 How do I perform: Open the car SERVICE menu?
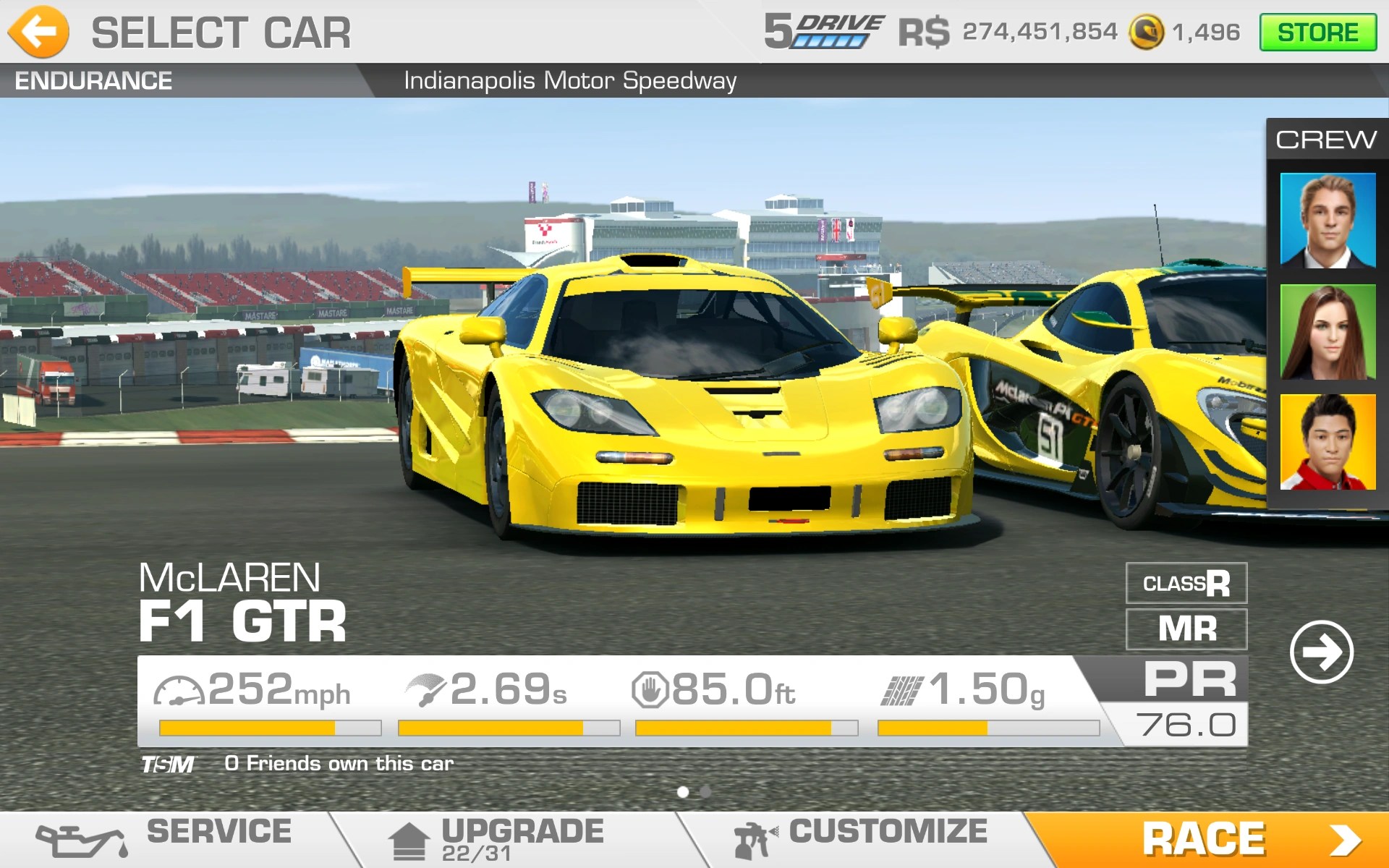[166, 839]
